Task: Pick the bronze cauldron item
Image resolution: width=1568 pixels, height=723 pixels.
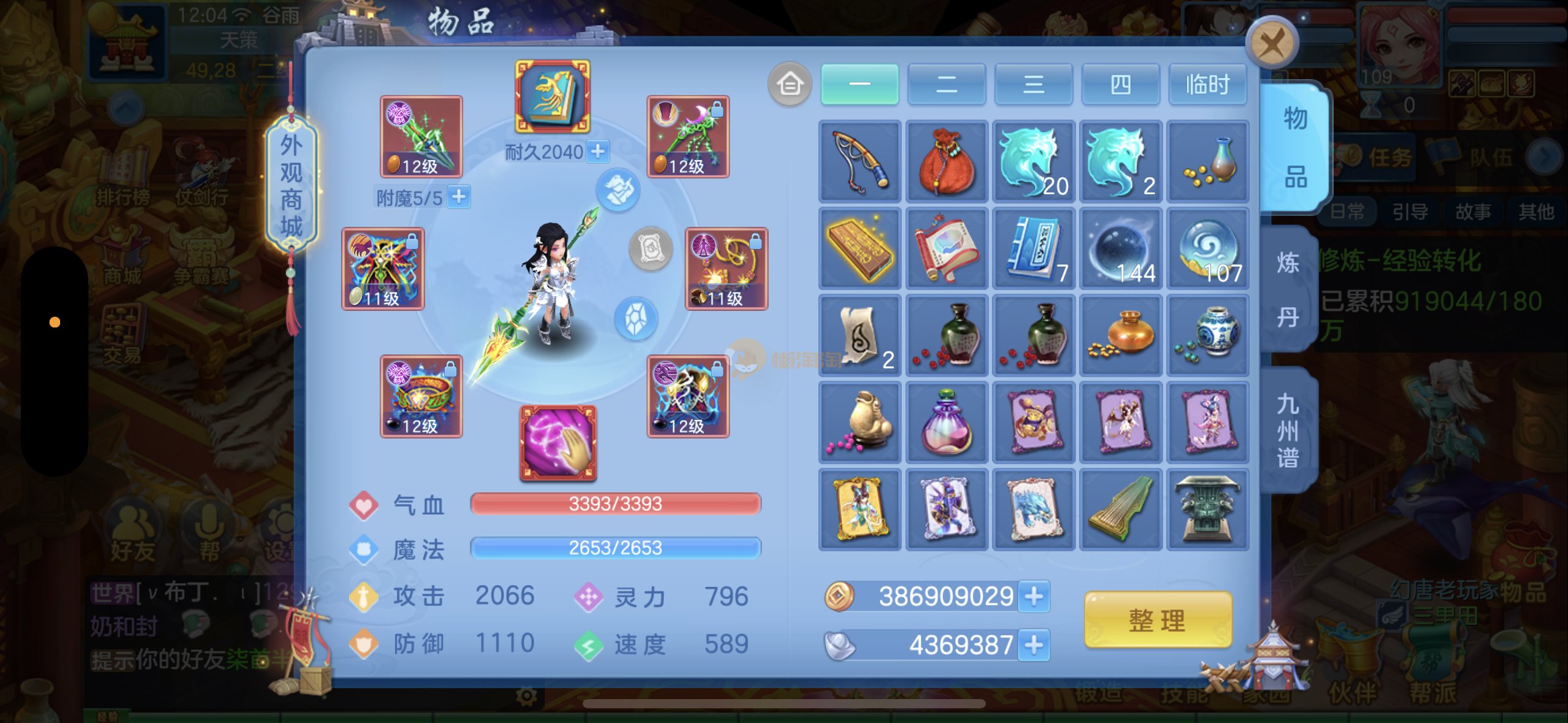Action: [1207, 509]
